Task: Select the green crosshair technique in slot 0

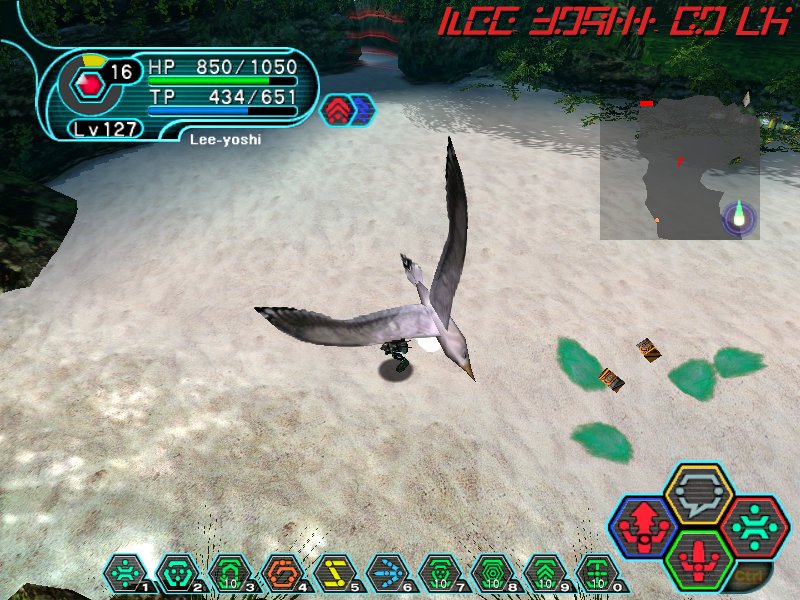Action: tap(597, 573)
